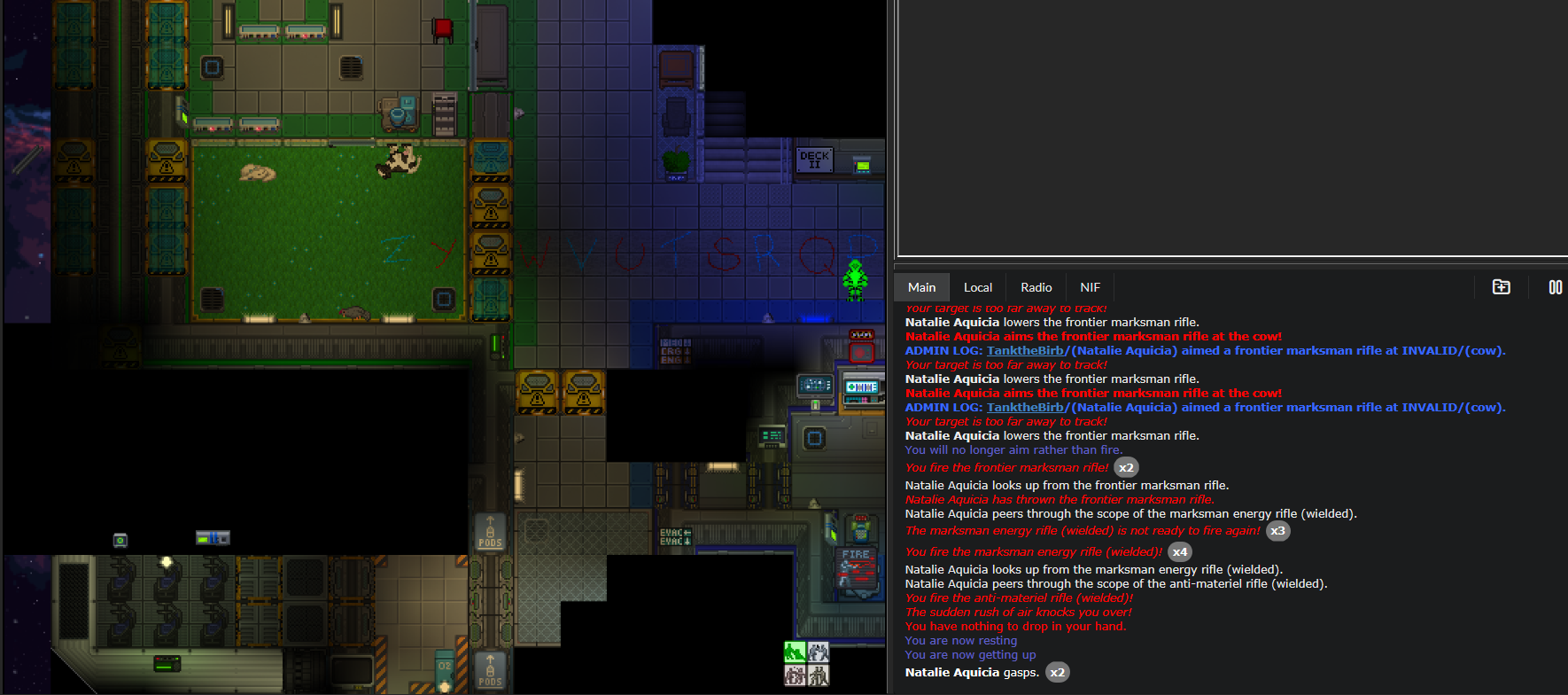Toggle chat scrolling with pause icon
Viewport: 1568px width, 695px height.
click(x=1556, y=286)
